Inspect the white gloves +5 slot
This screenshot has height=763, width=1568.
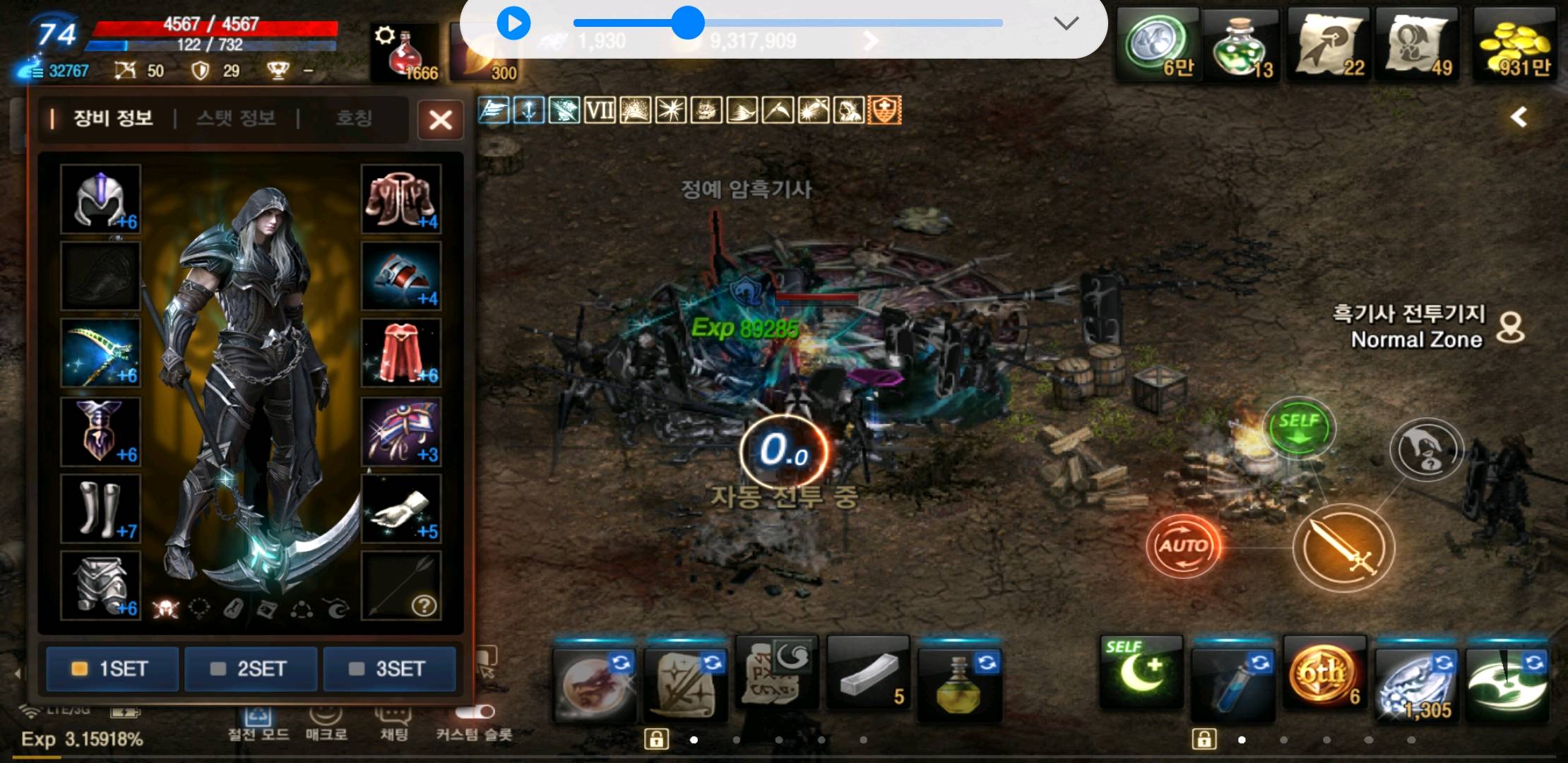pos(401,508)
